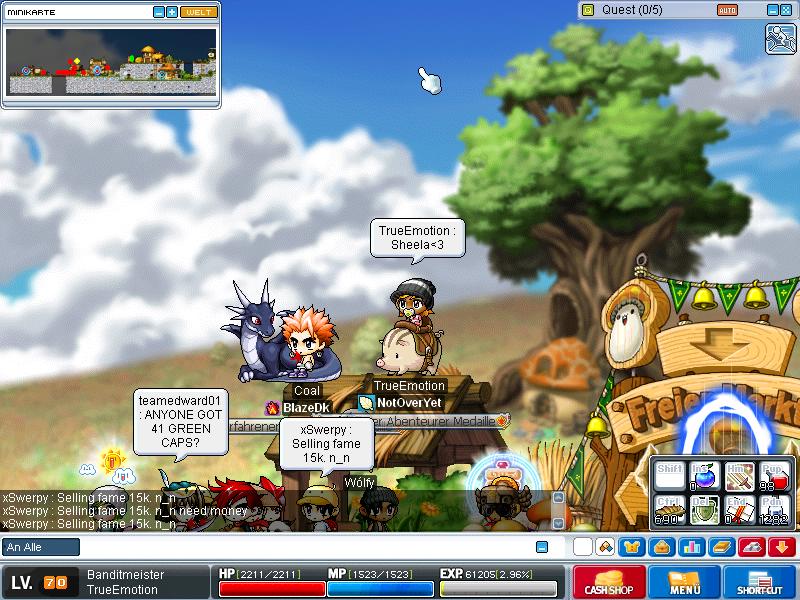The image size is (800, 600).
Task: Activate the green shield skill in Del slot
Action: [704, 509]
